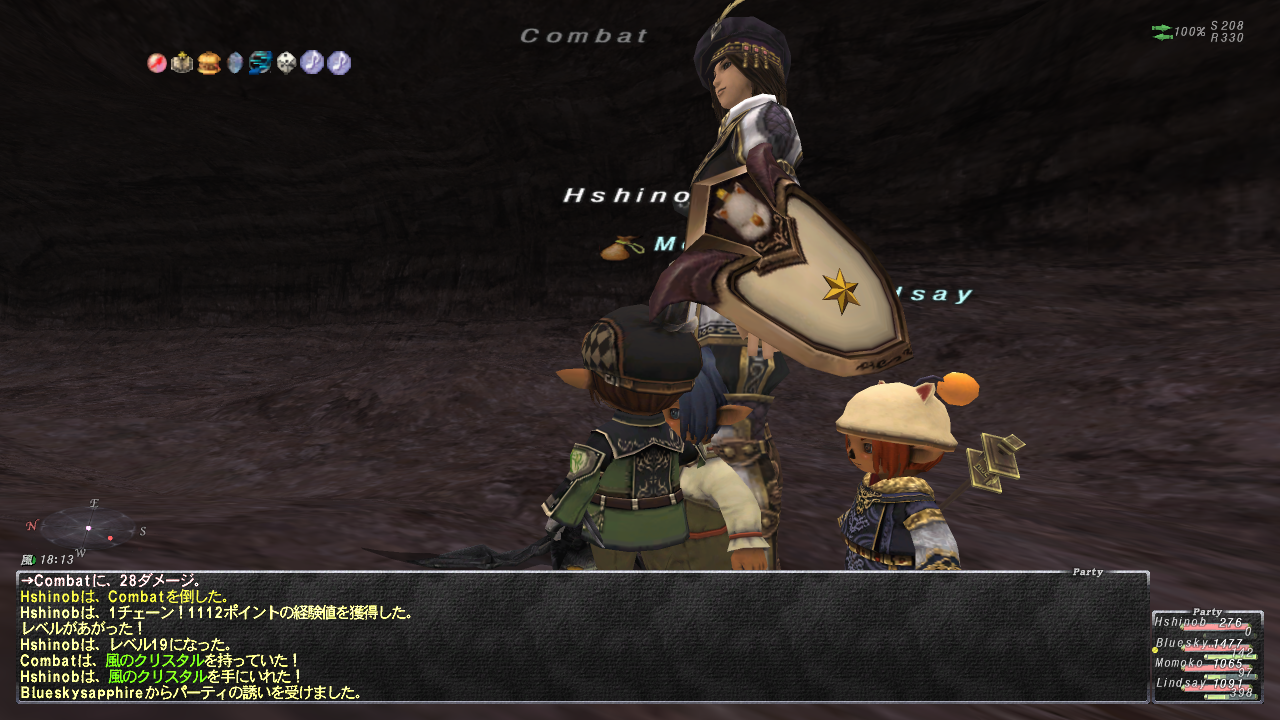
Task: Inspect the white dice status icon
Action: point(287,63)
